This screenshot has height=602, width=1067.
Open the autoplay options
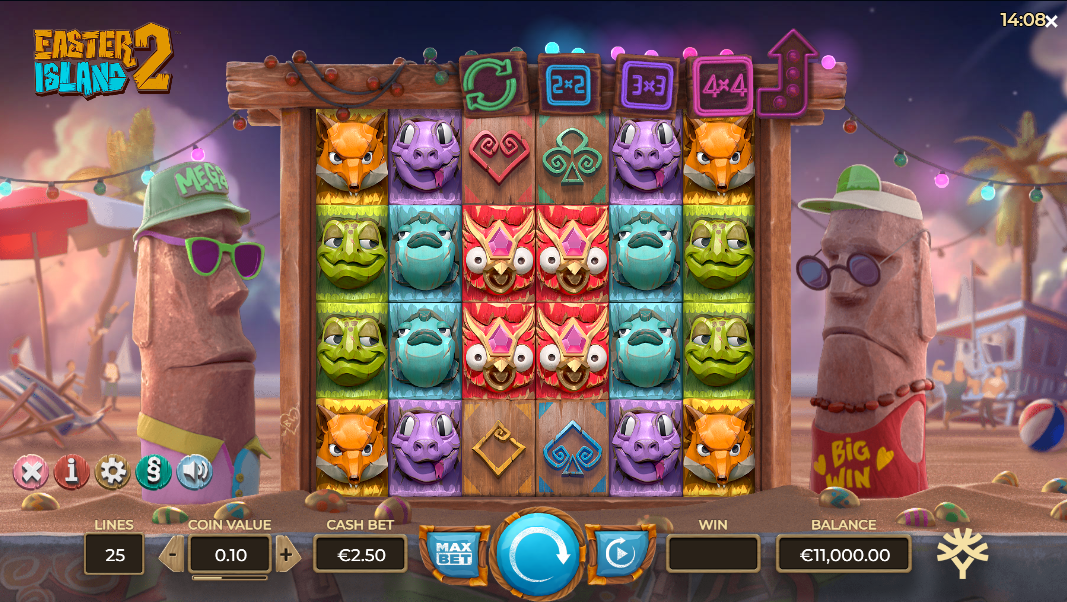(x=620, y=553)
